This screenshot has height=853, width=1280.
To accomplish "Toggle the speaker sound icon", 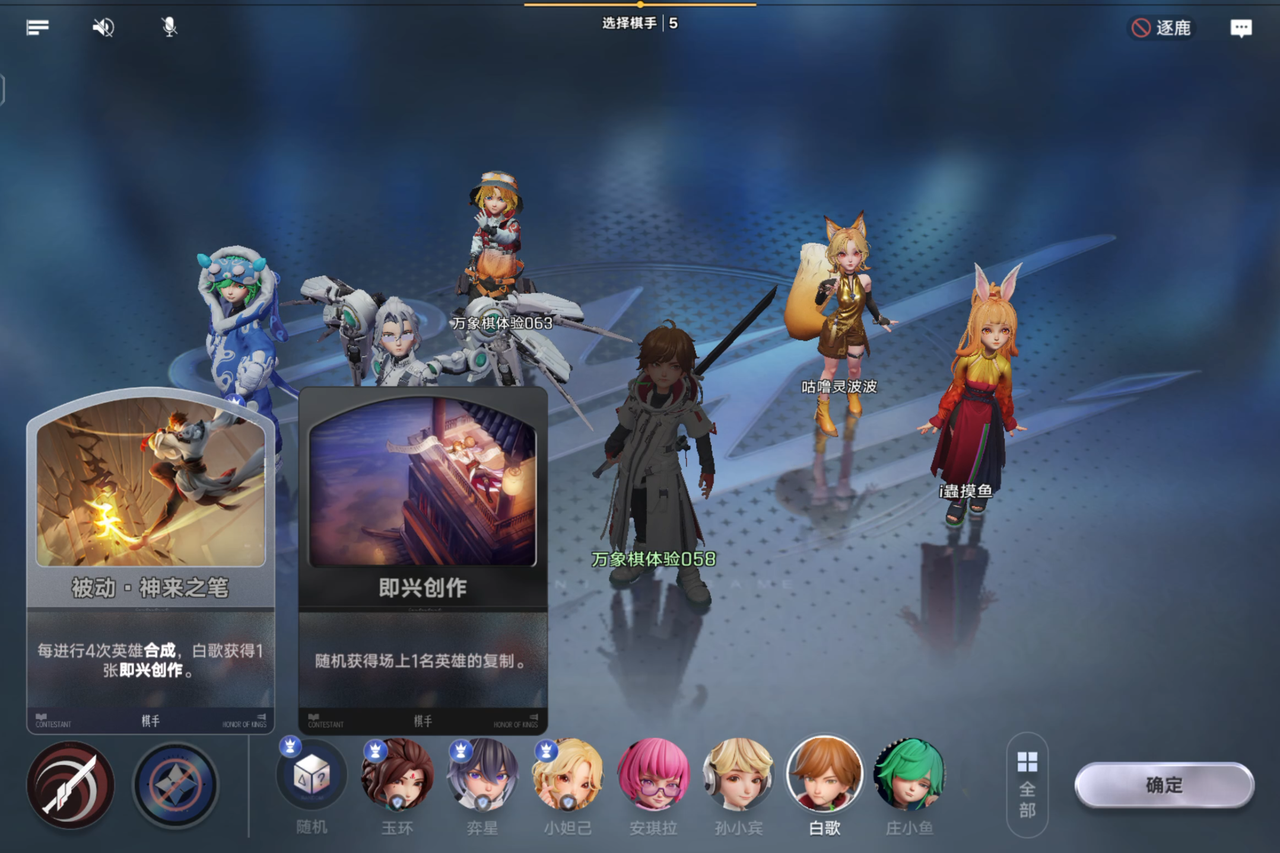I will pyautogui.click(x=103, y=28).
